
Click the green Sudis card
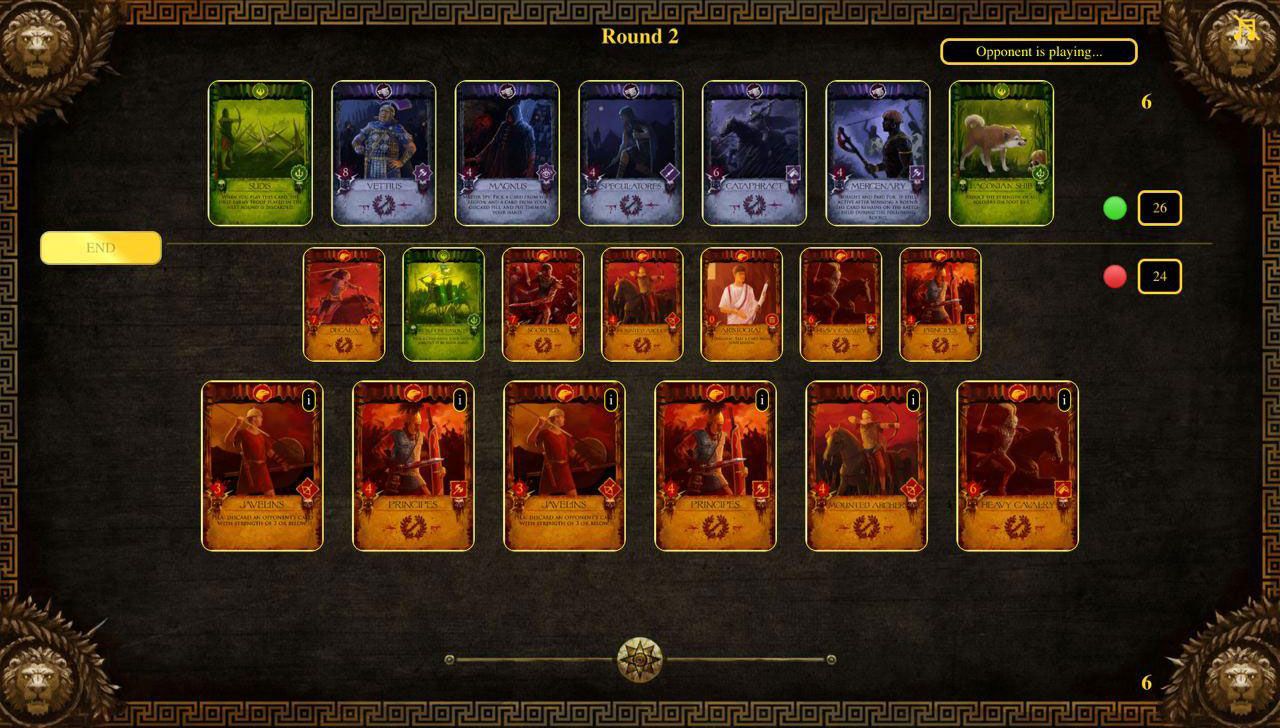pos(260,153)
